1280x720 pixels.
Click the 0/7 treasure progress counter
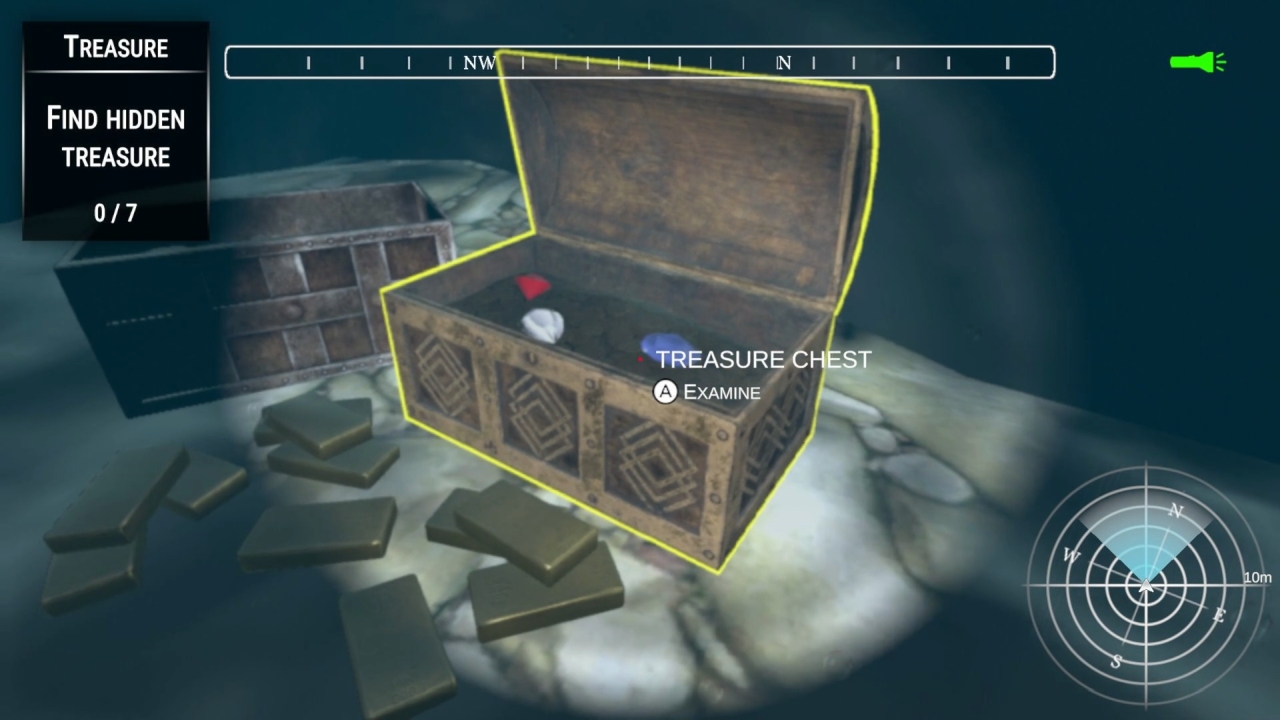point(114,212)
